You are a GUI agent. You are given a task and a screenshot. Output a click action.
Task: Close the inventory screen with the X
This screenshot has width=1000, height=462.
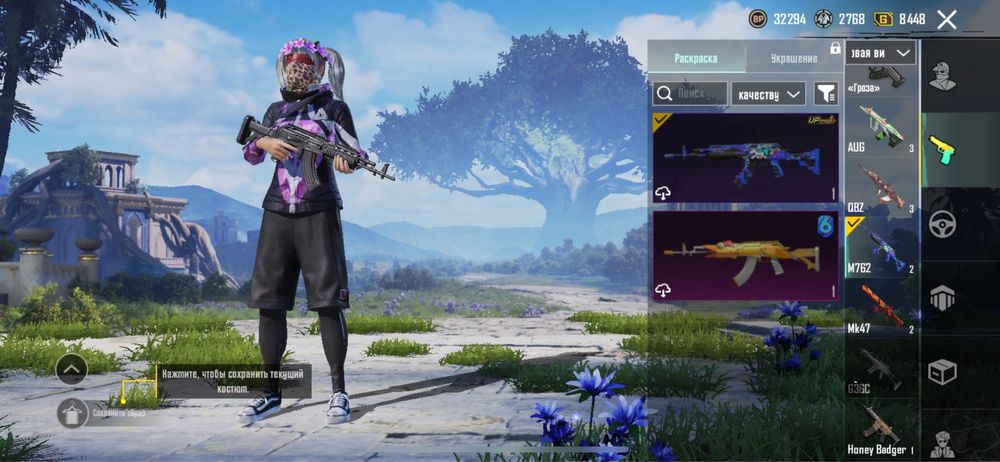(947, 19)
